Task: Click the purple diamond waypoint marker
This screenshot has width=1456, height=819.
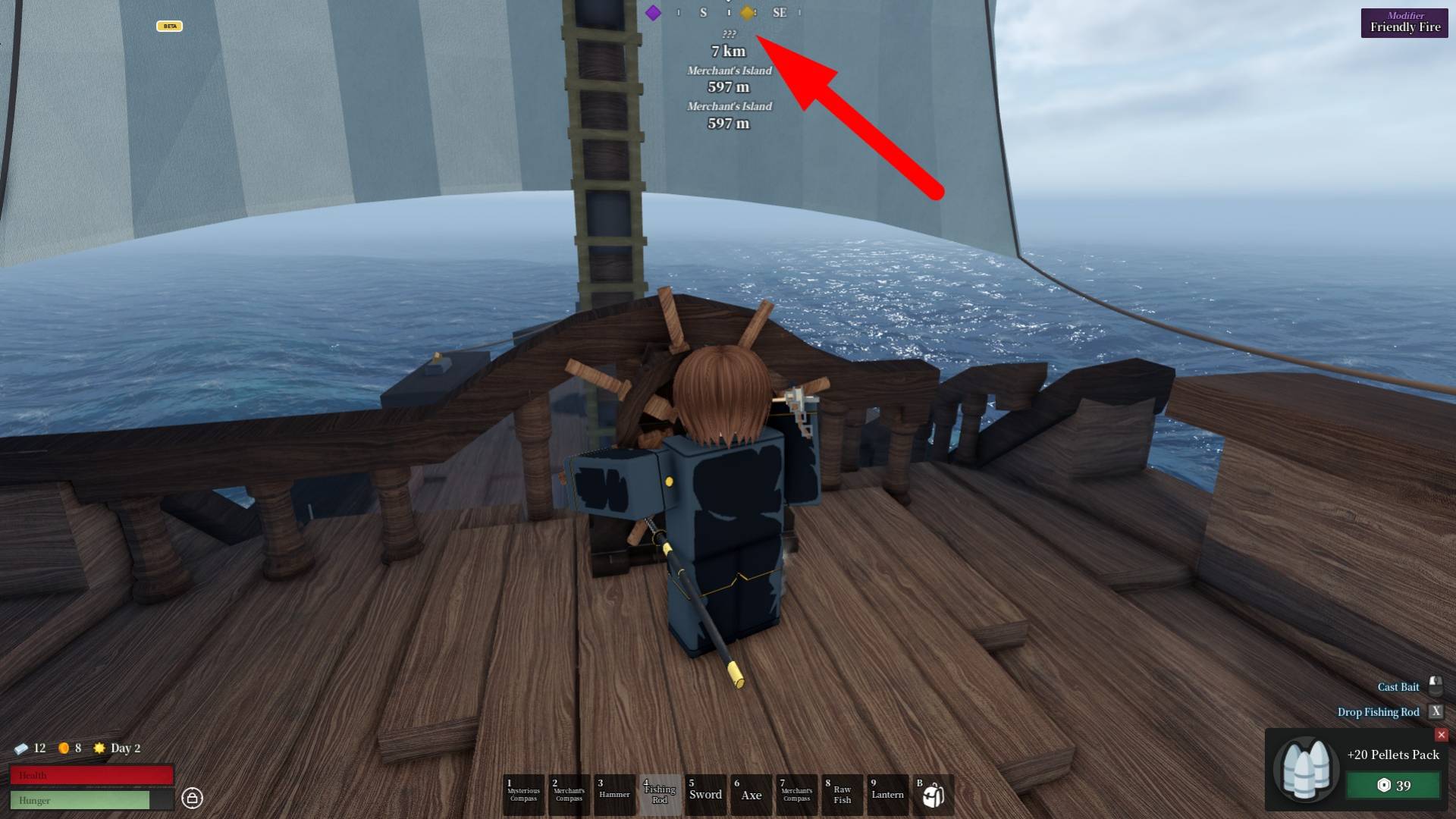Action: point(654,12)
